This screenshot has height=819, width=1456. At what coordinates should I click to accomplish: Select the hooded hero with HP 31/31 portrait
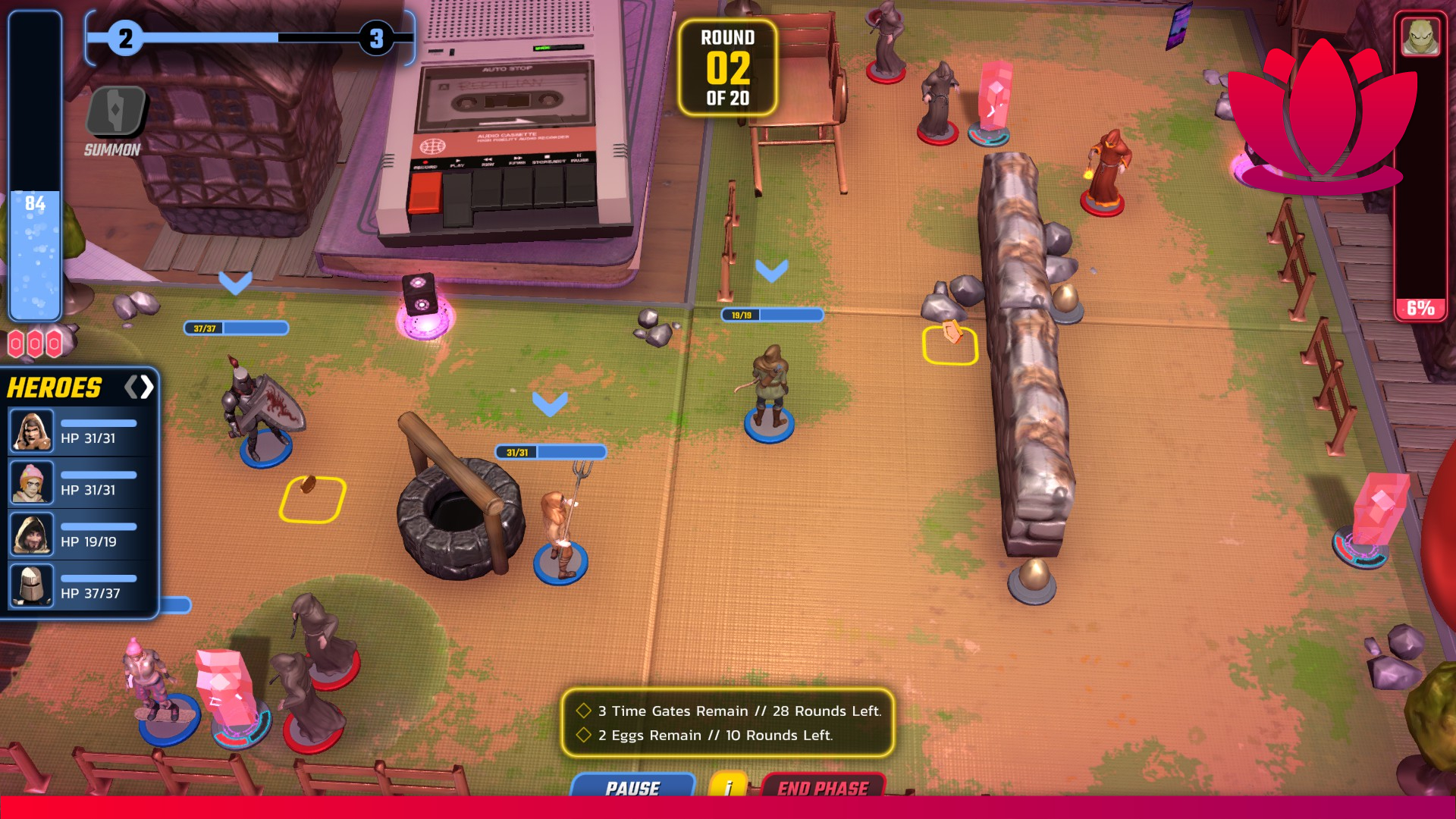[32, 430]
